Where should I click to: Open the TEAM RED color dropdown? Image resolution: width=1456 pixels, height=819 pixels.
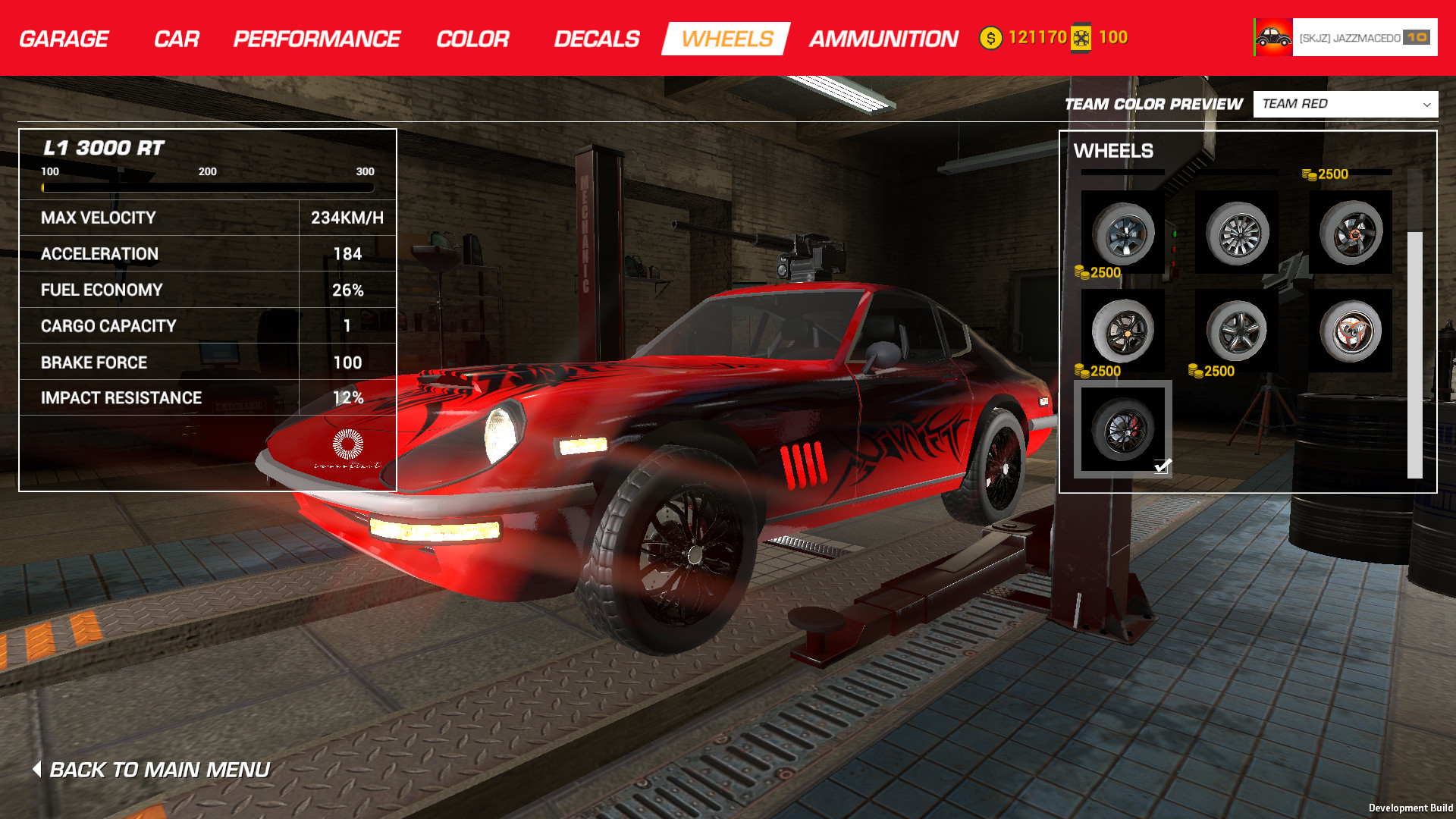tap(1346, 104)
